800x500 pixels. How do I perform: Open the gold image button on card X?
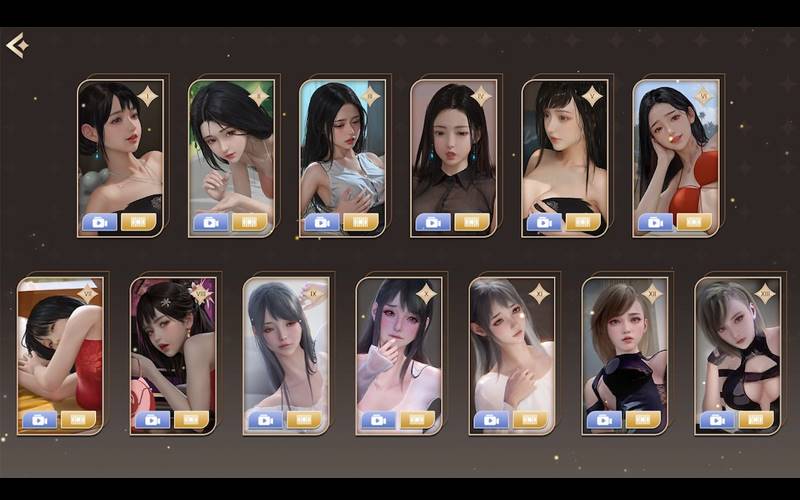pos(417,420)
